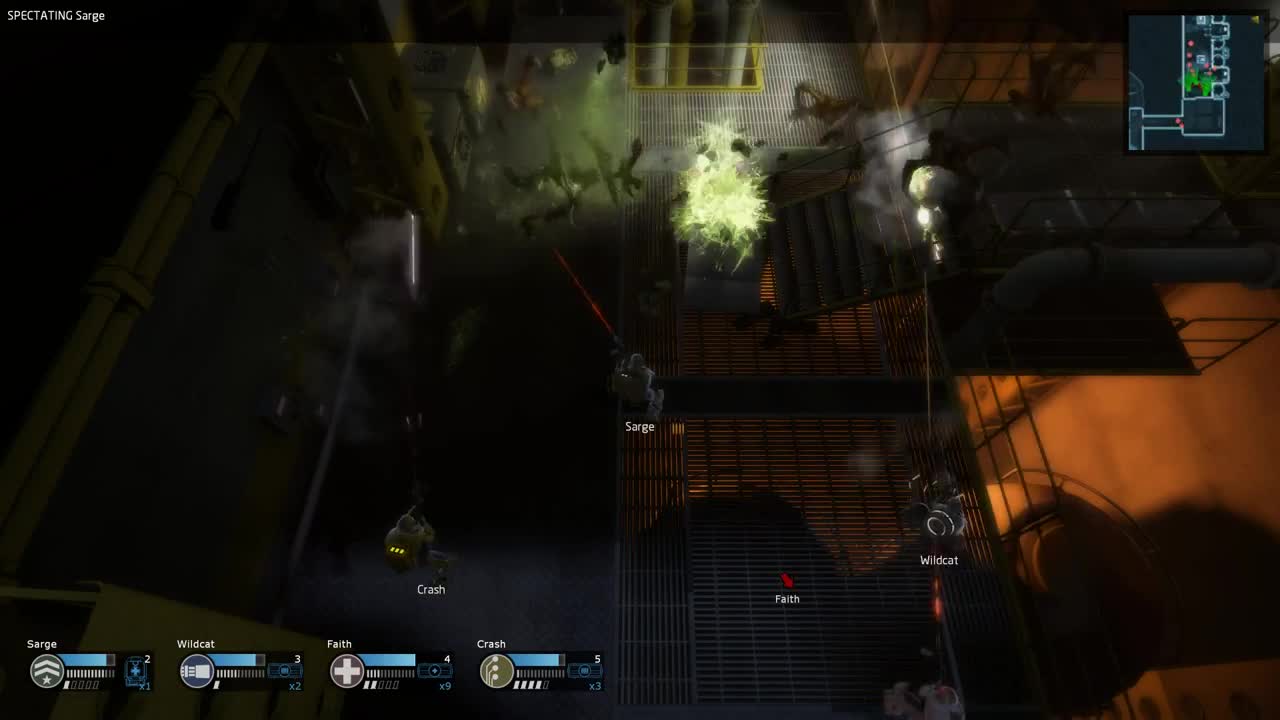Click Faith's ammo count number 4
Image resolution: width=1280 pixels, height=720 pixels.
pos(448,659)
